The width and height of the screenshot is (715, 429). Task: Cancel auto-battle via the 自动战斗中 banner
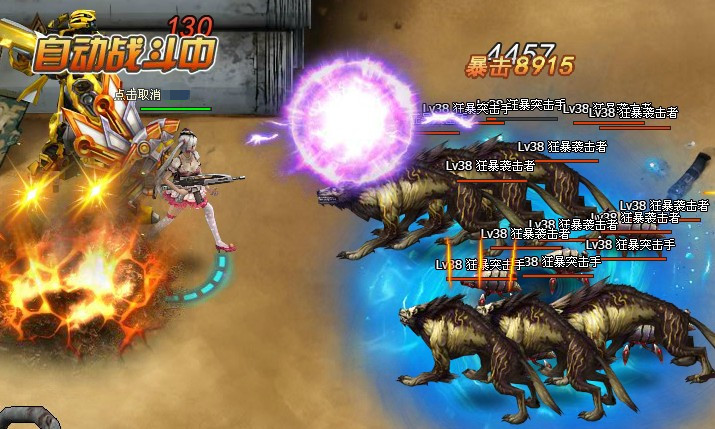coord(123,55)
